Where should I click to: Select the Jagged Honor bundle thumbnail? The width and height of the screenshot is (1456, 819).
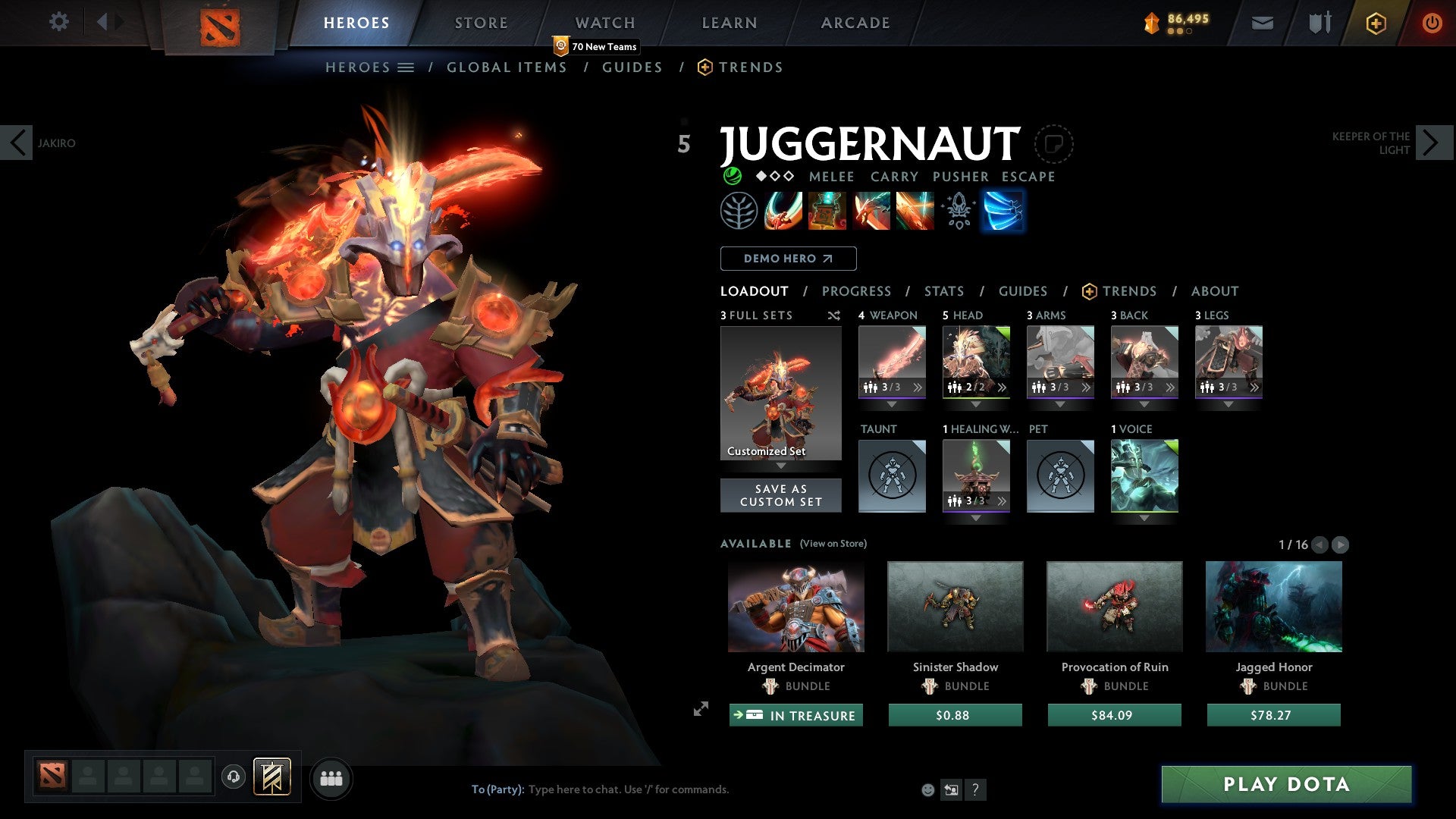click(x=1272, y=606)
